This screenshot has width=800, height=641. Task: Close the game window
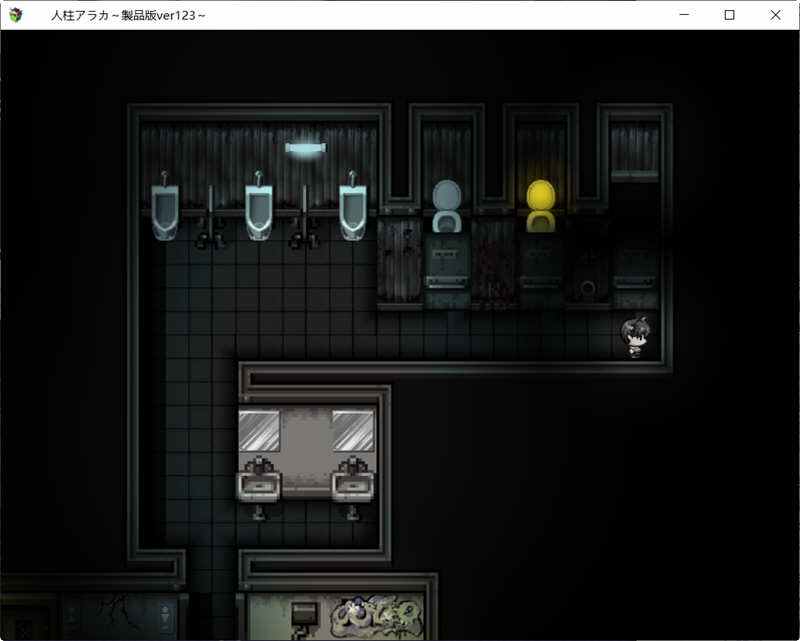pos(775,15)
